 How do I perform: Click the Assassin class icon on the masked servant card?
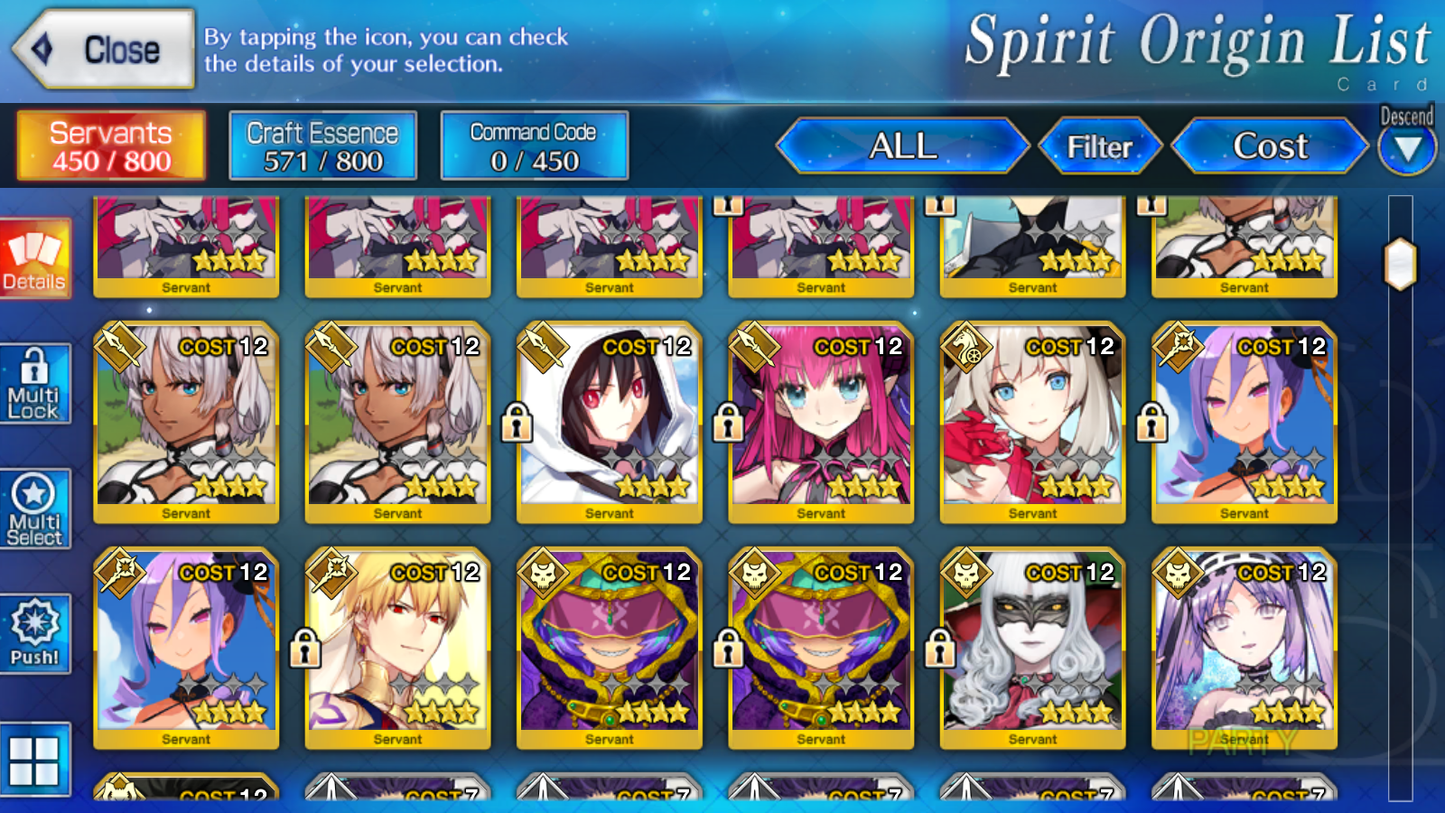964,573
